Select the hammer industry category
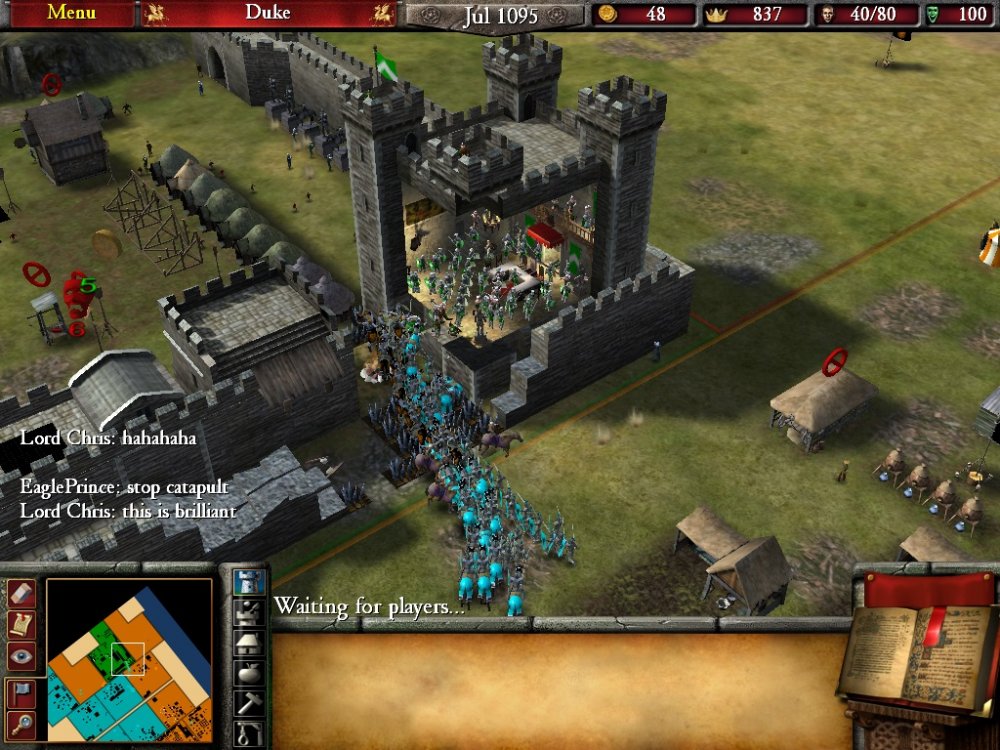1000x750 pixels. click(249, 703)
